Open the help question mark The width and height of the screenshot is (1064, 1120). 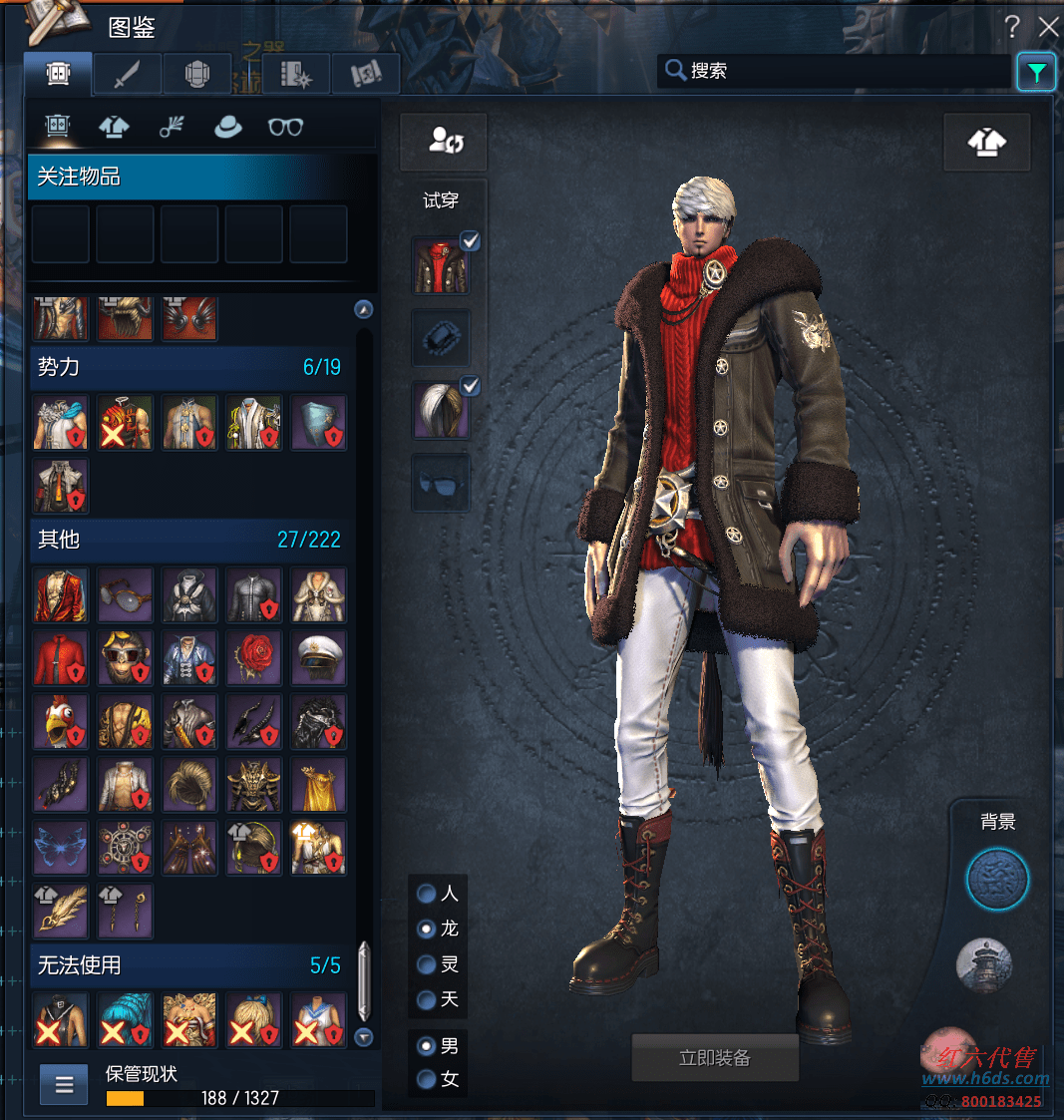(x=1012, y=27)
